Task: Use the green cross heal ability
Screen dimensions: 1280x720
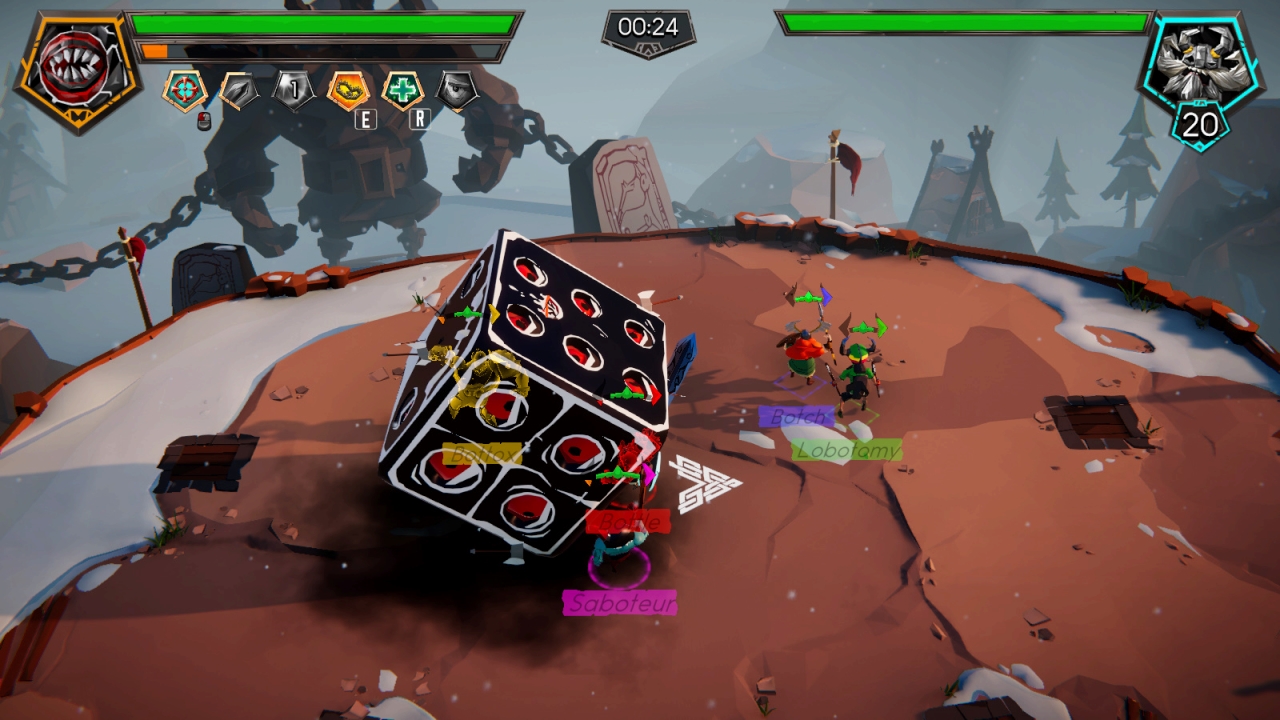Action: coord(403,91)
